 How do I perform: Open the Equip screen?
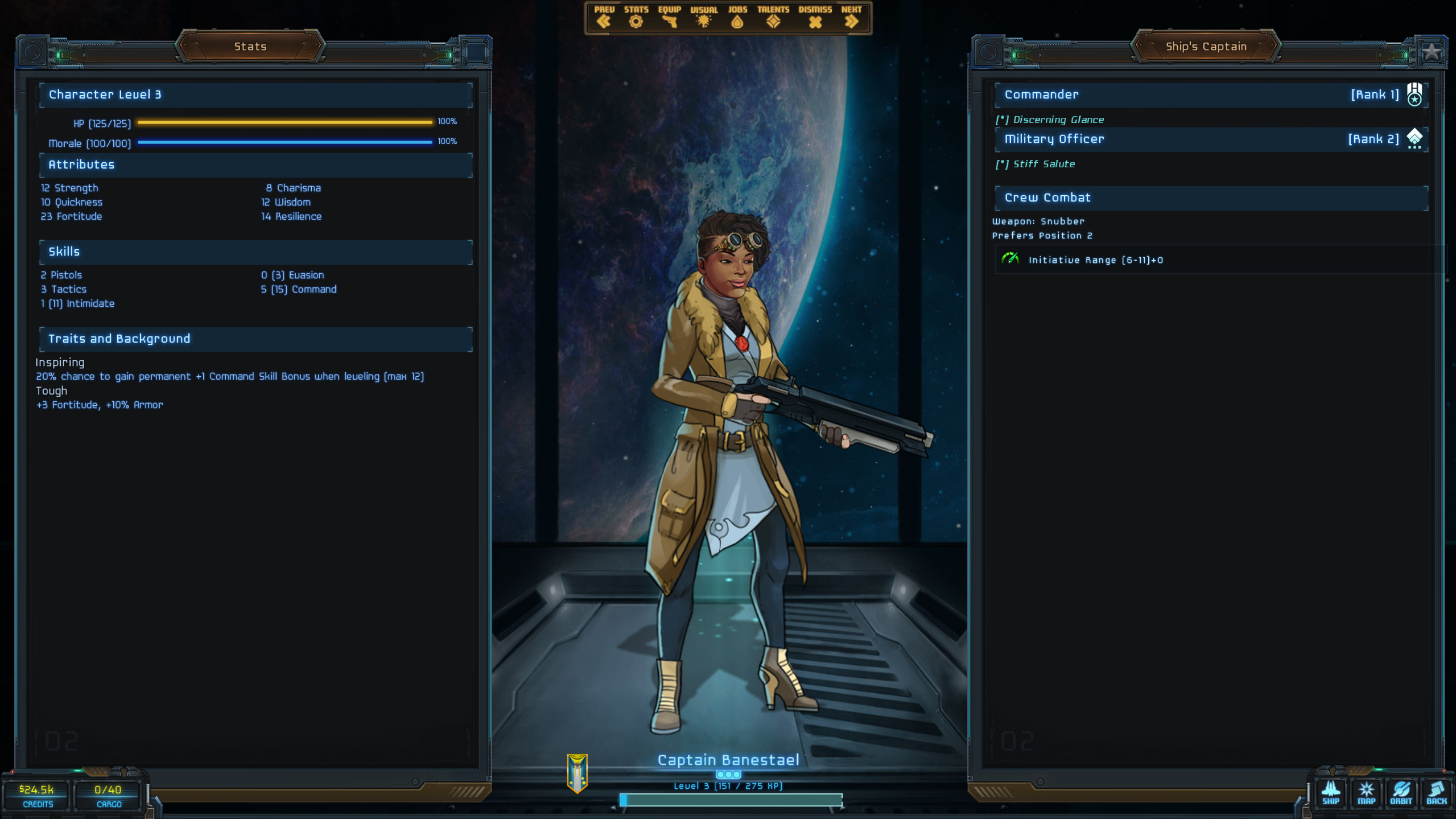click(669, 18)
